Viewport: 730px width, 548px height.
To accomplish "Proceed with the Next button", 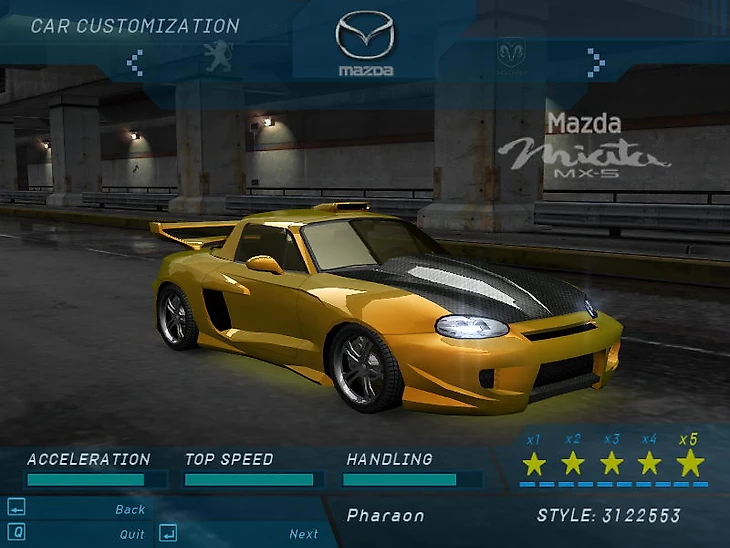I will 304,534.
